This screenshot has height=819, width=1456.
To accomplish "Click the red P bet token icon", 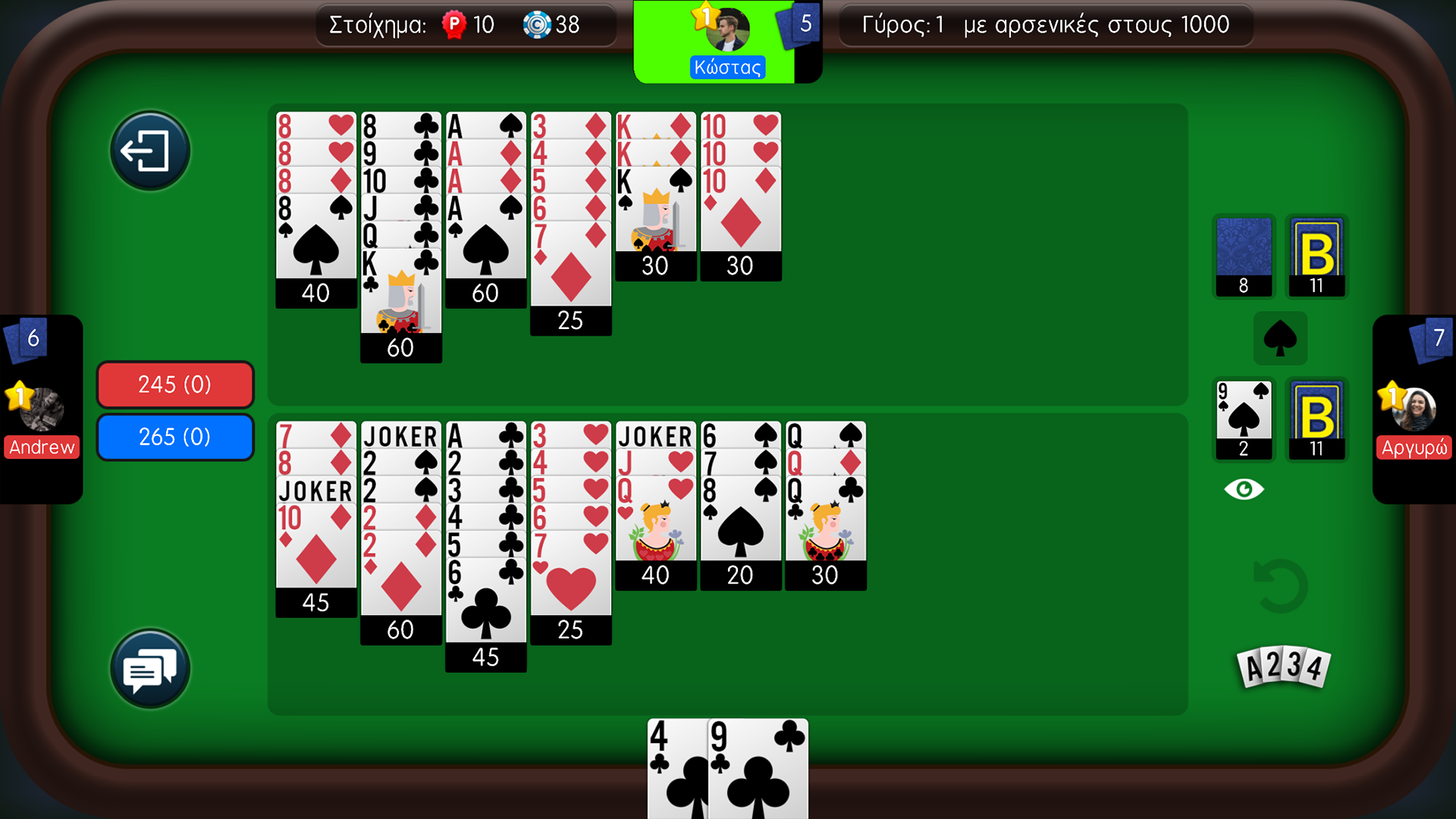I will tap(453, 25).
